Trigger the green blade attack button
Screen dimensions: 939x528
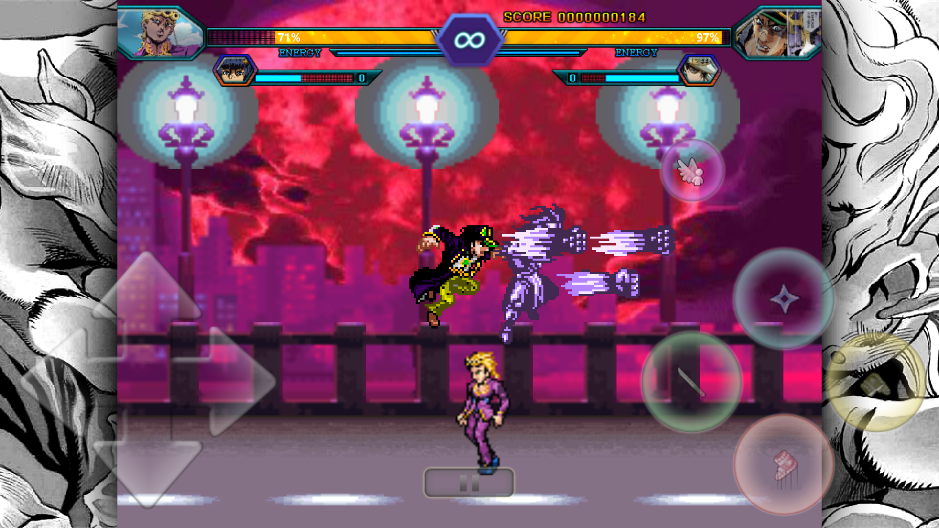pos(691,381)
